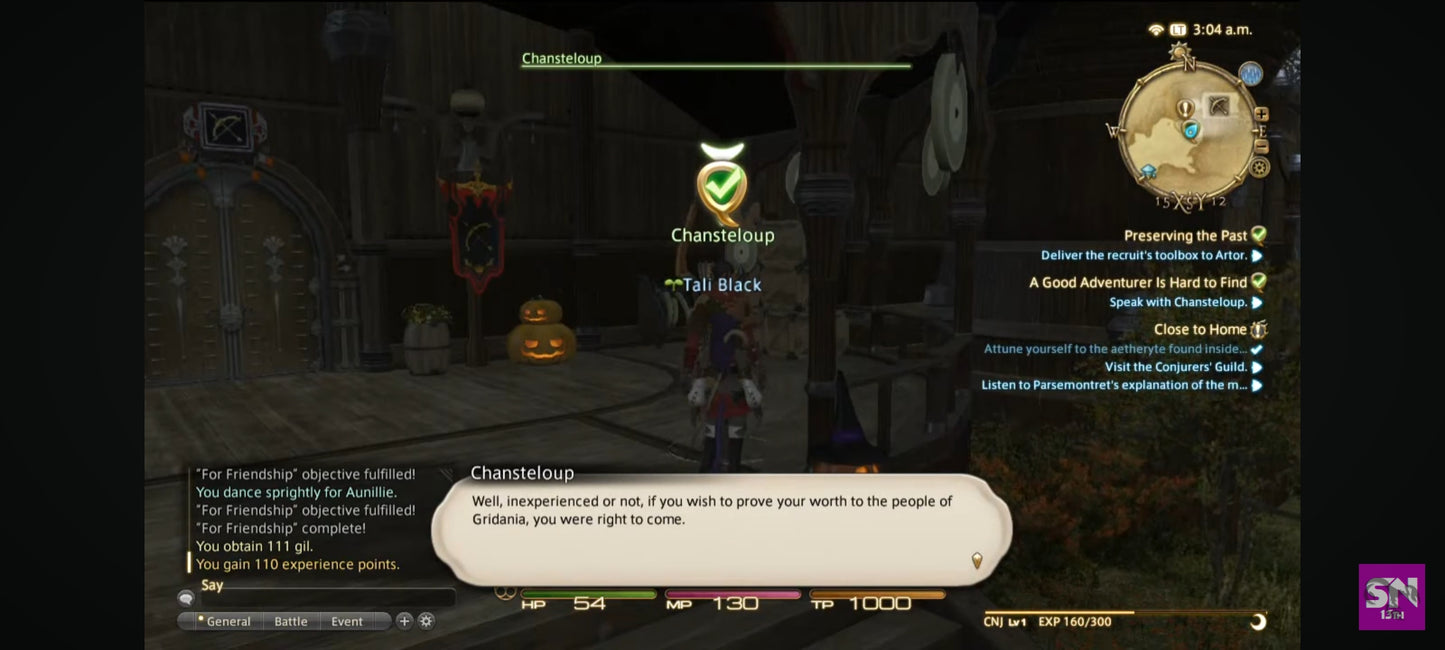The height and width of the screenshot is (650, 1445).
Task: Switch to the General chat tab
Action: point(228,621)
